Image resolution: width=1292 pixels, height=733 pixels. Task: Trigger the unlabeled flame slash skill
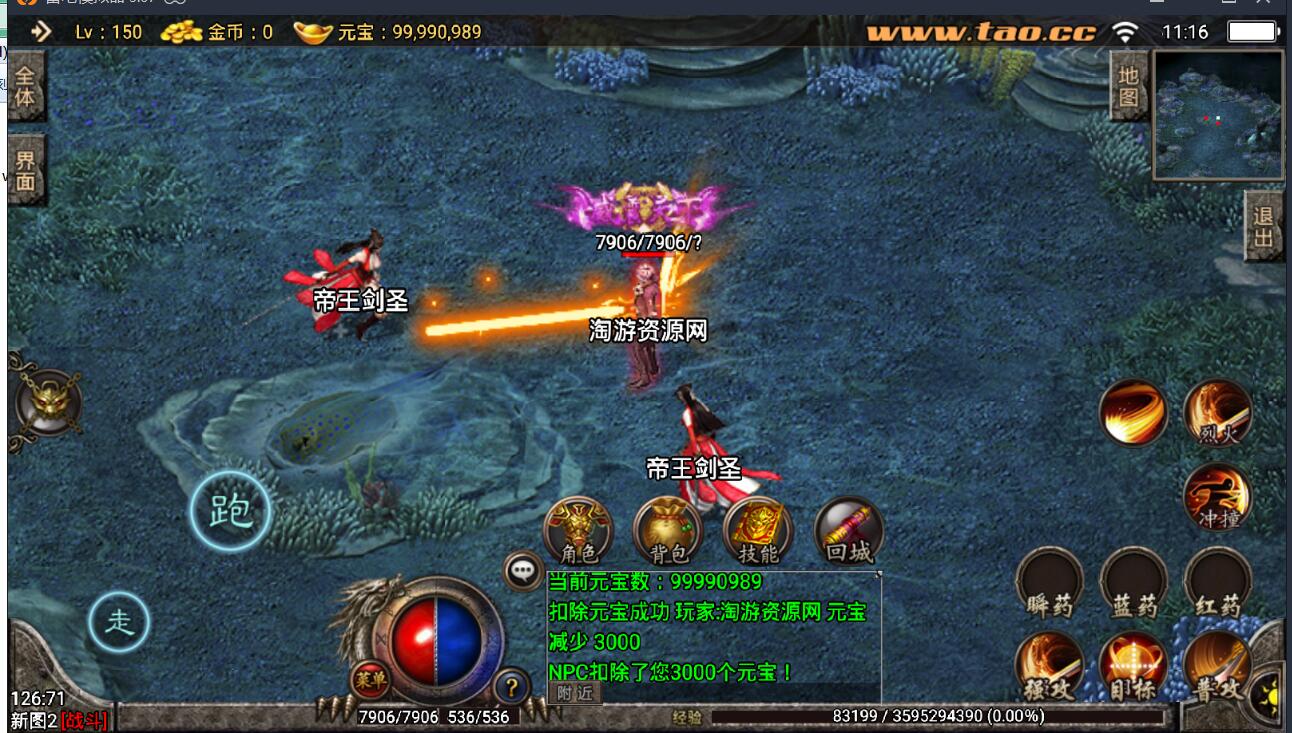[1134, 413]
